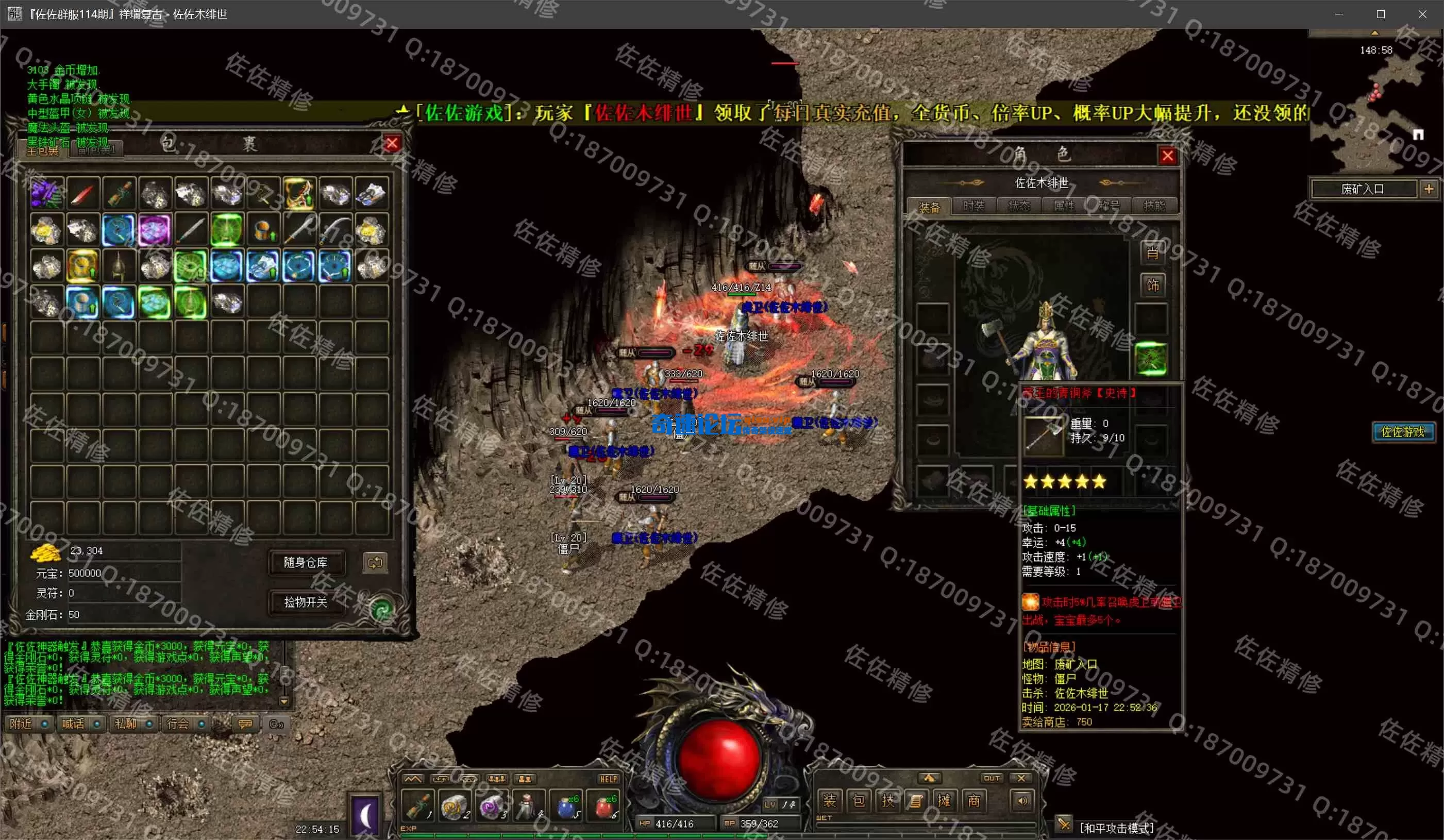Click the 佐佐游戏 button on the right edge
This screenshot has height=840, width=1444.
tap(1403, 432)
